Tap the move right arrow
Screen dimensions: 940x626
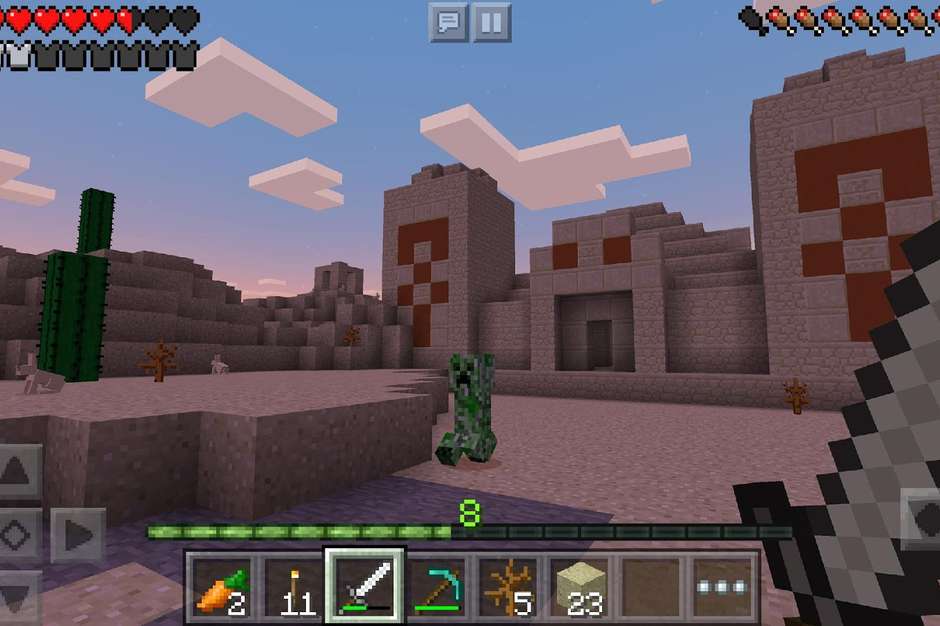(x=77, y=535)
